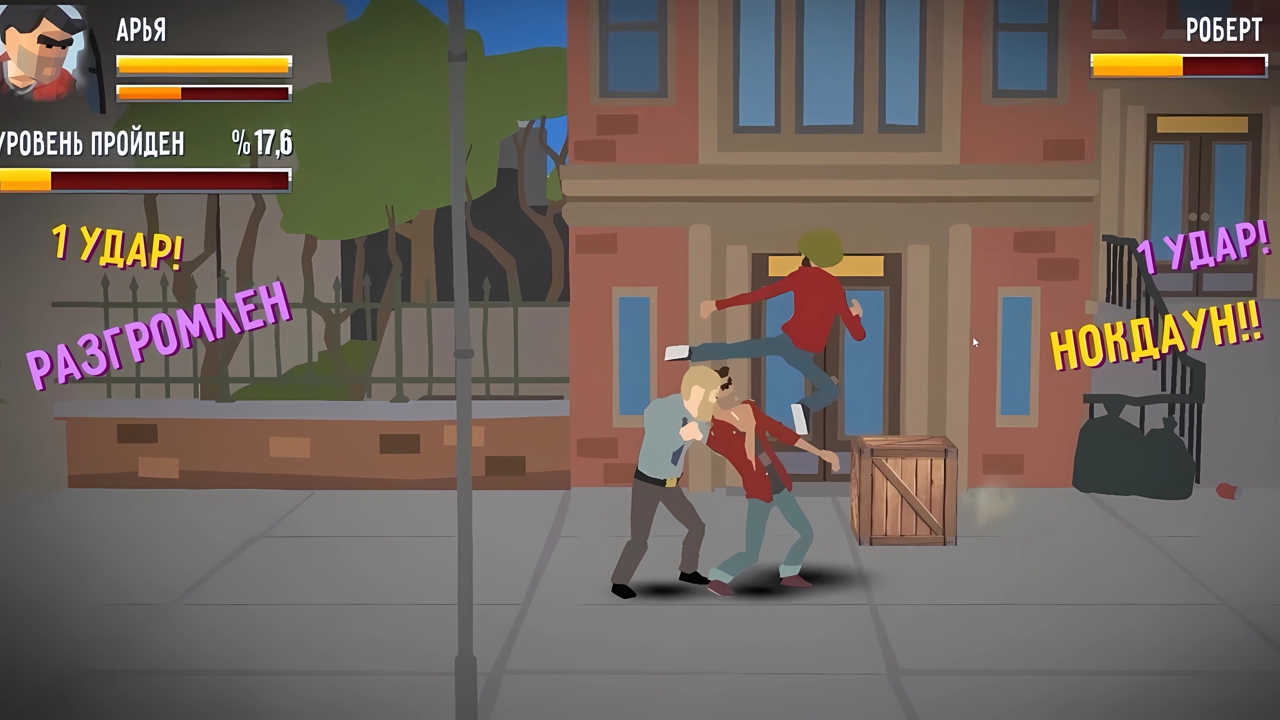
Task: Select the red soda can near the garbage
Action: point(1227,489)
